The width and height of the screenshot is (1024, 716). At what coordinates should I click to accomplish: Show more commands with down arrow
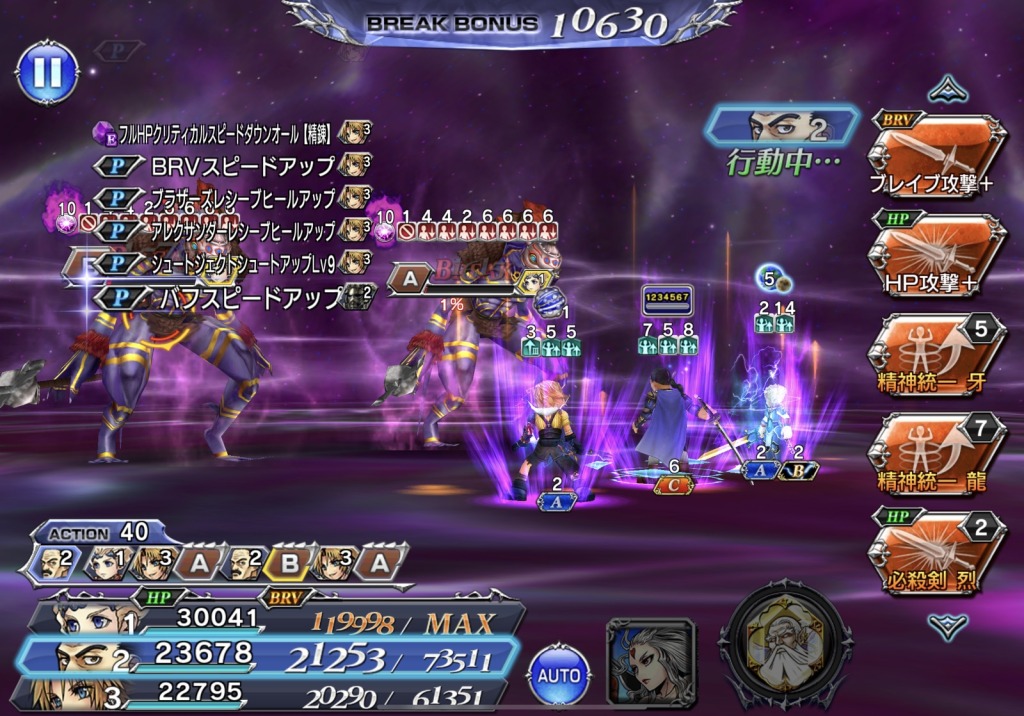coord(946,626)
